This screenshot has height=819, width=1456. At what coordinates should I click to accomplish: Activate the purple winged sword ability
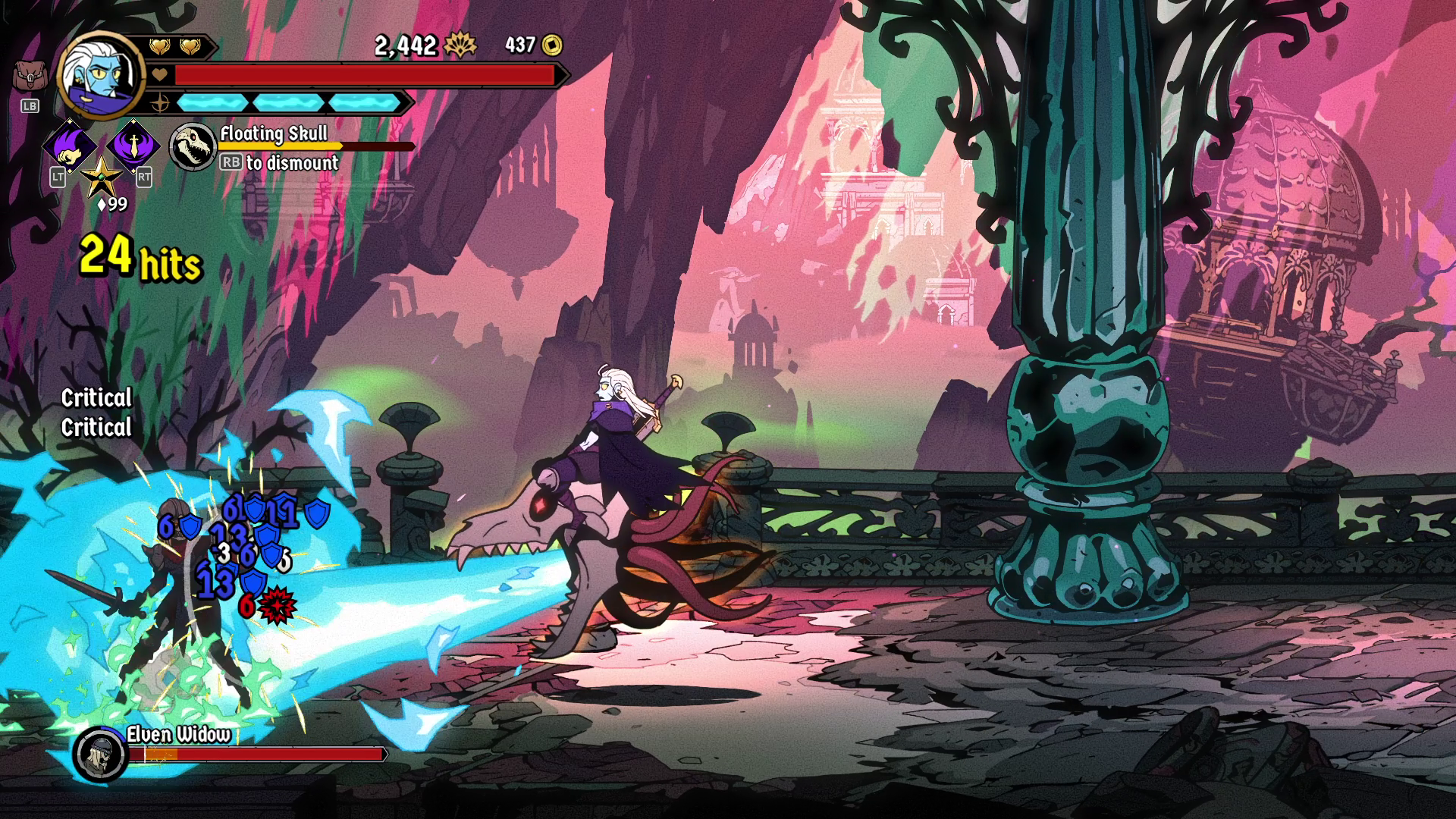coord(133,144)
